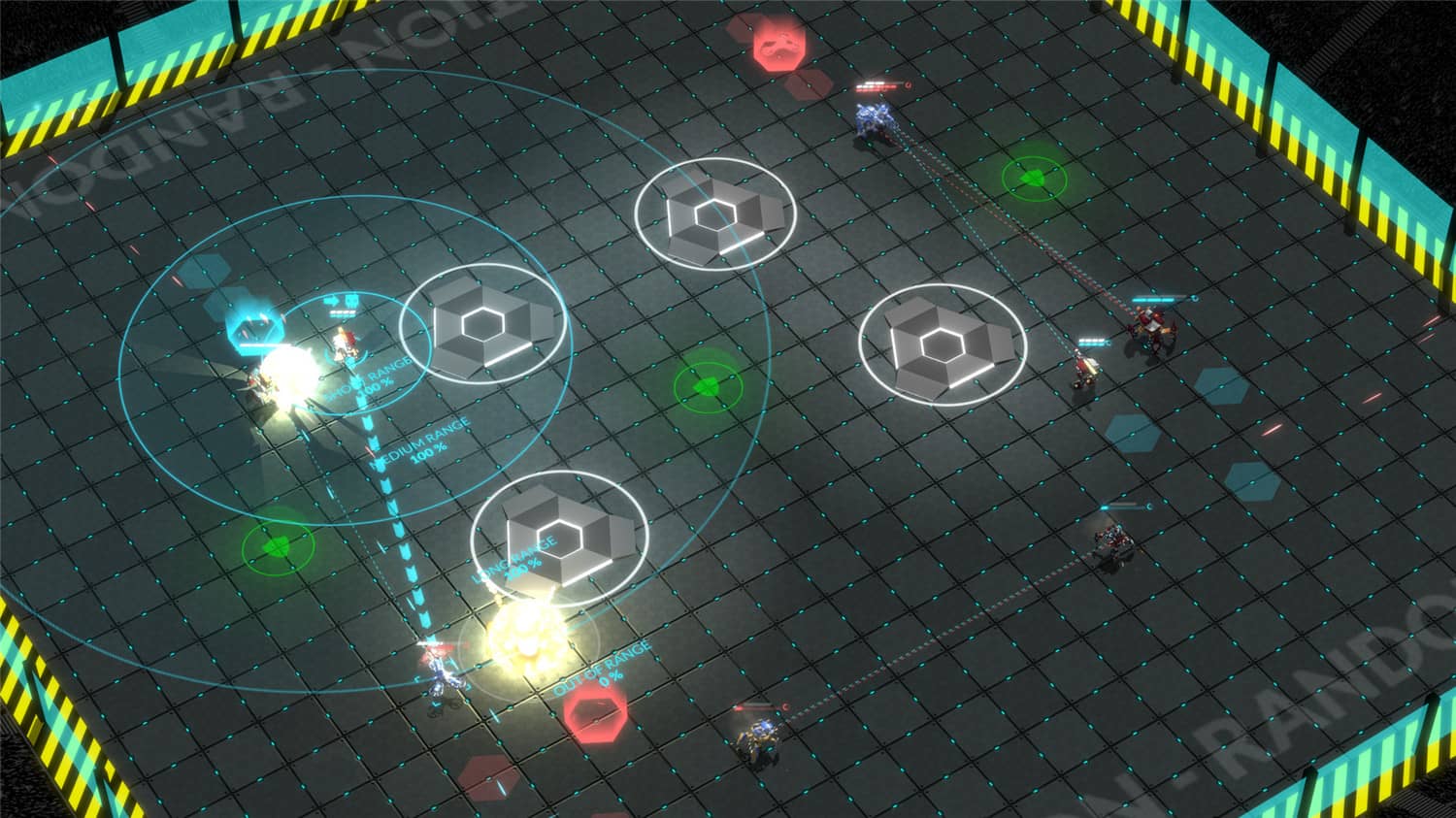
Task: Select the large hexagonal capture pad top center
Action: pyautogui.click(x=717, y=213)
